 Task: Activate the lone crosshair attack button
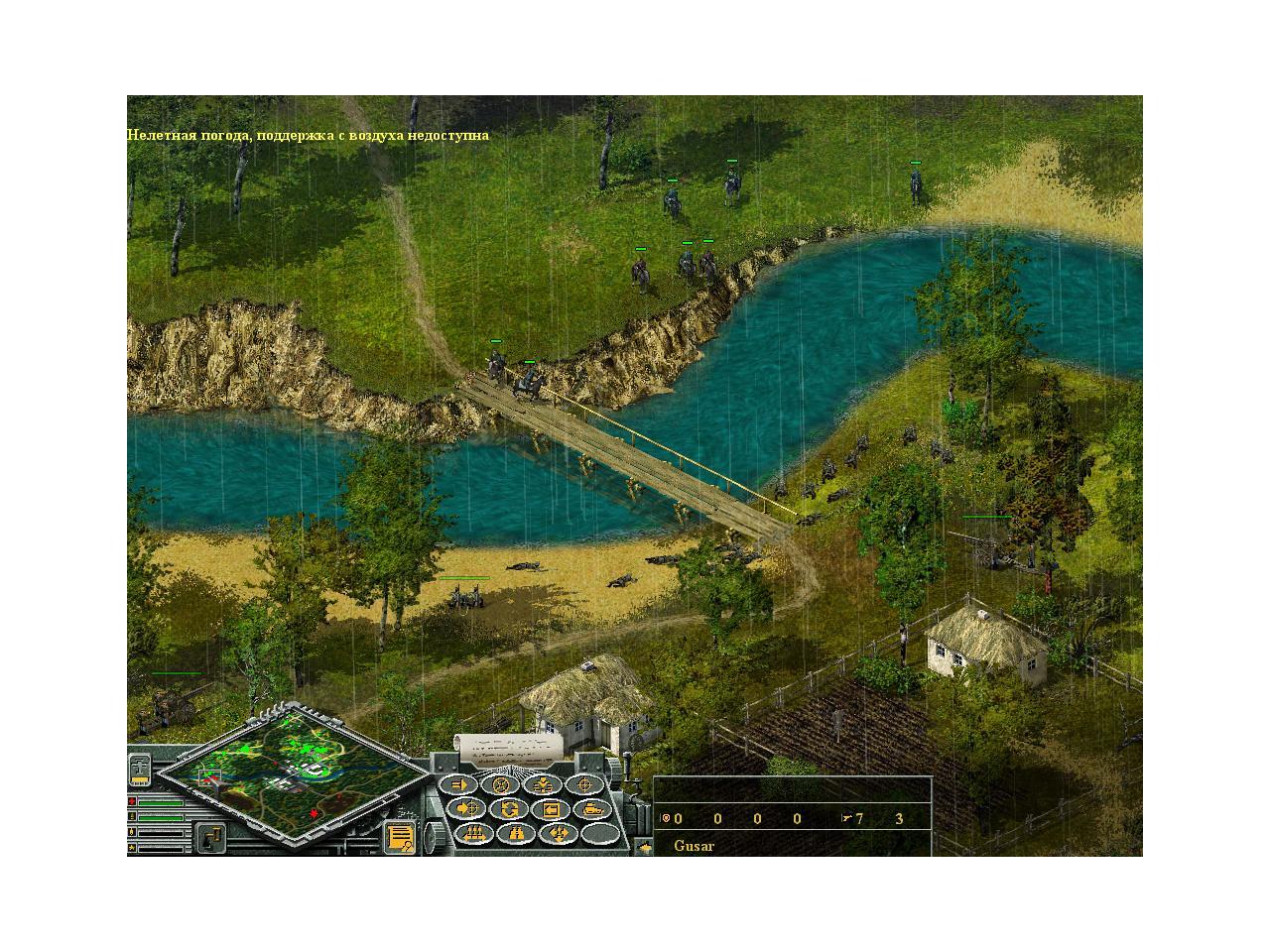point(586,785)
